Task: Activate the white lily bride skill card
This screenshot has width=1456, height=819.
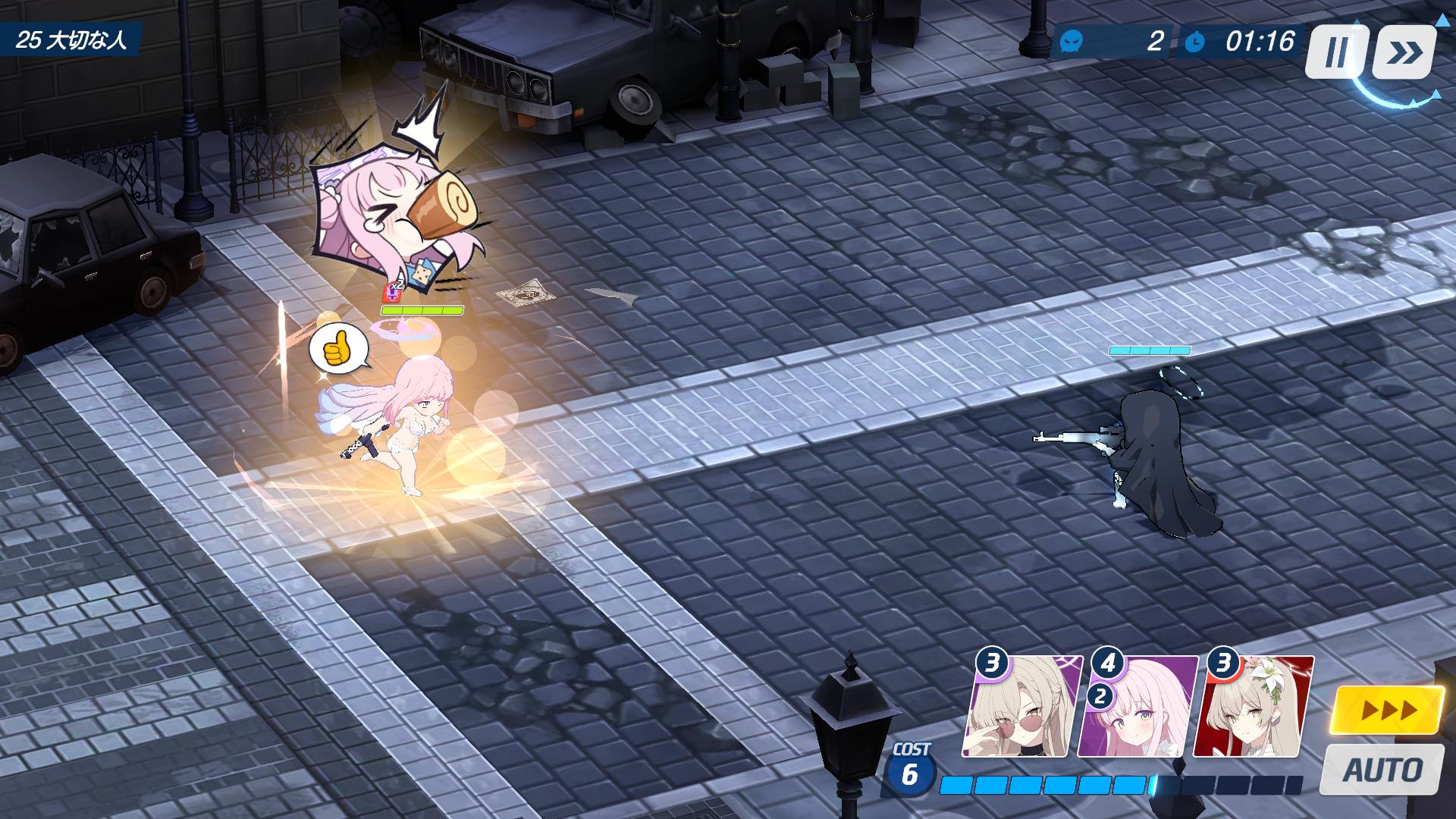Action: tap(1253, 708)
